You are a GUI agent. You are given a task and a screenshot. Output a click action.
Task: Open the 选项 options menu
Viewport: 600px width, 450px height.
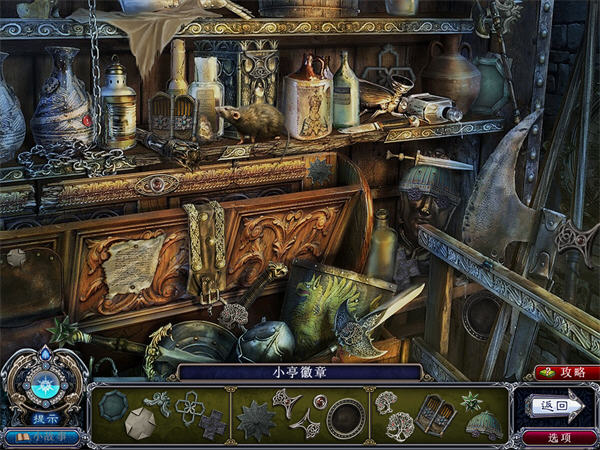559,438
